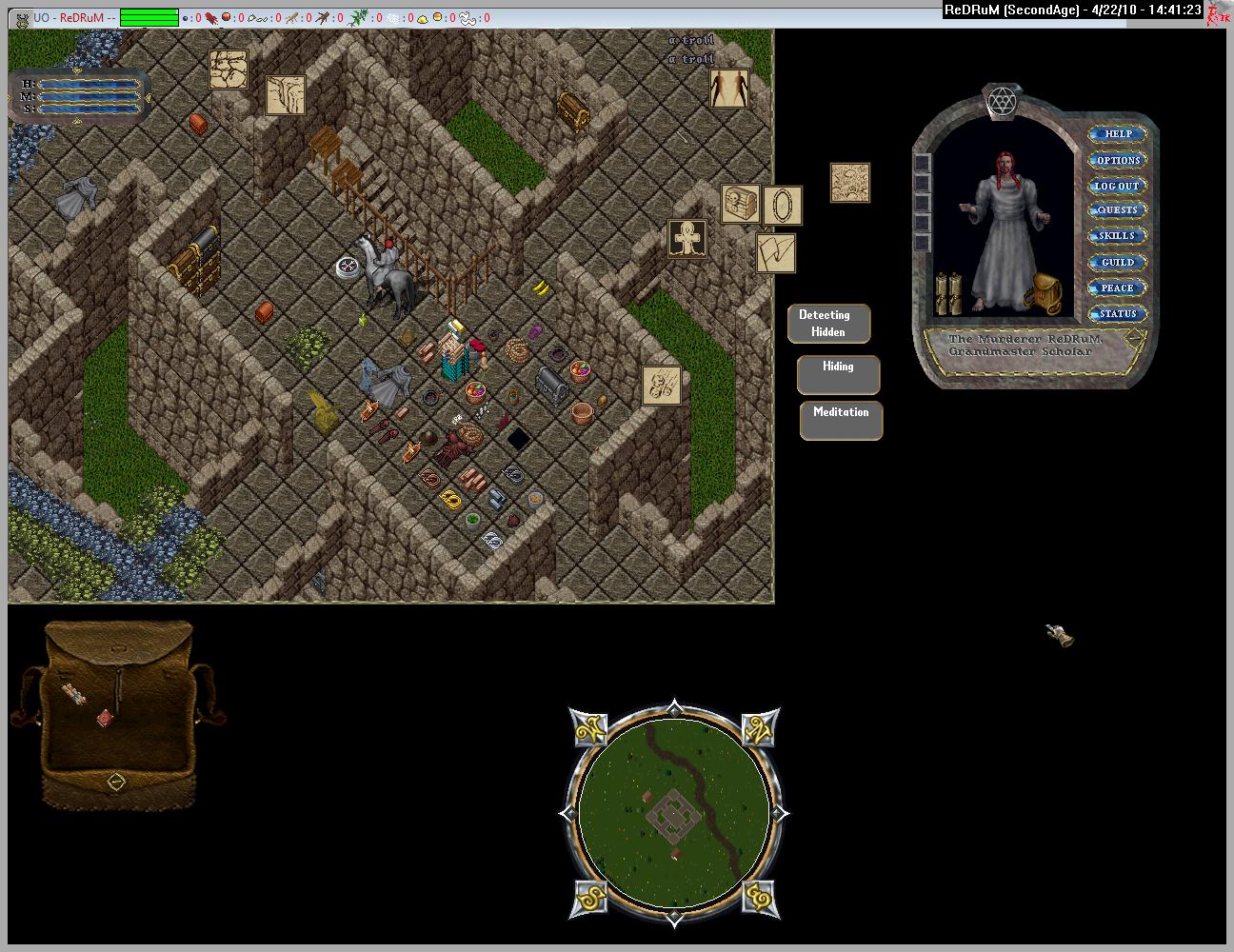Show the character Status window
Viewport: 1234px width, 952px height.
pyautogui.click(x=1117, y=313)
